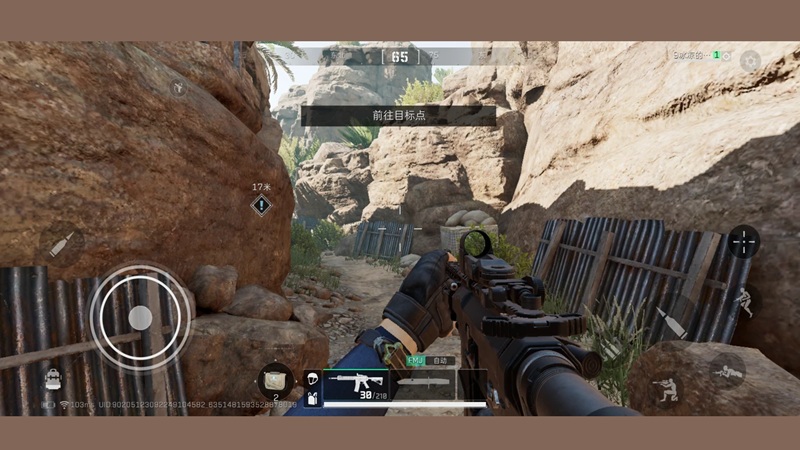This screenshot has height=450, width=800.
Task: Tap the left-side bullet fire button
Action: click(61, 242)
